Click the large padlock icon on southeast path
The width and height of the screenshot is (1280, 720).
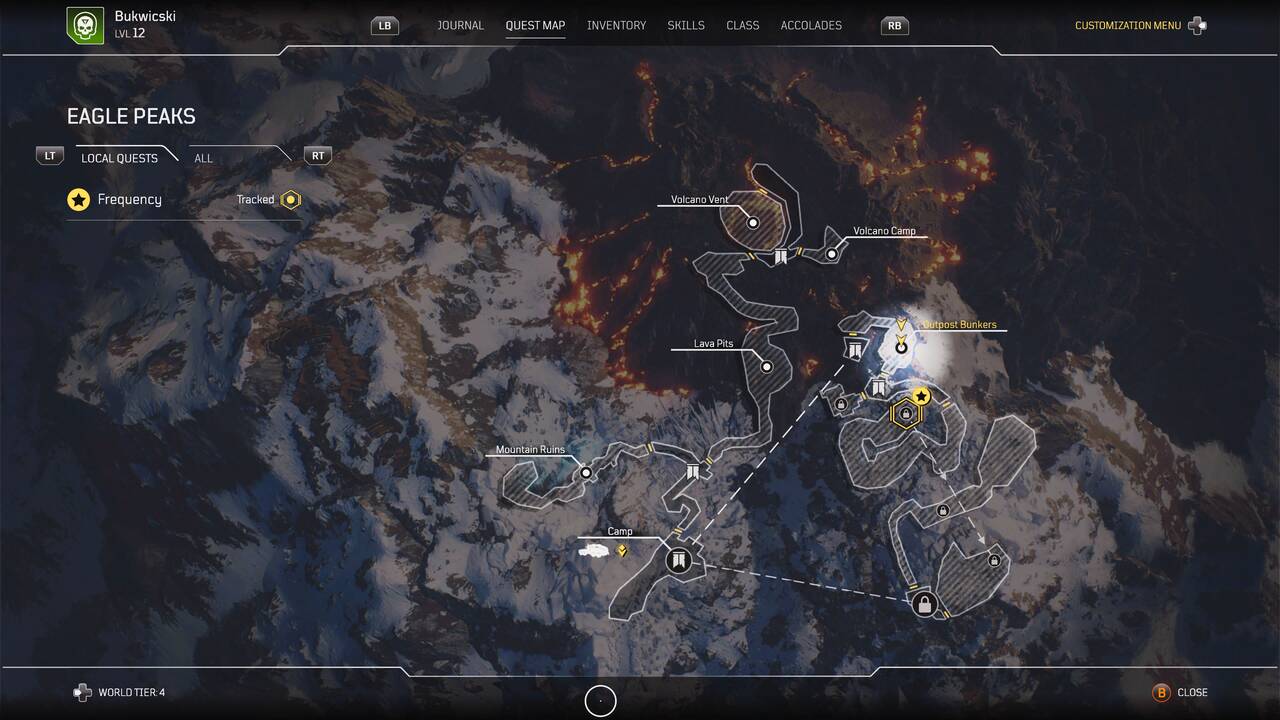click(x=923, y=603)
